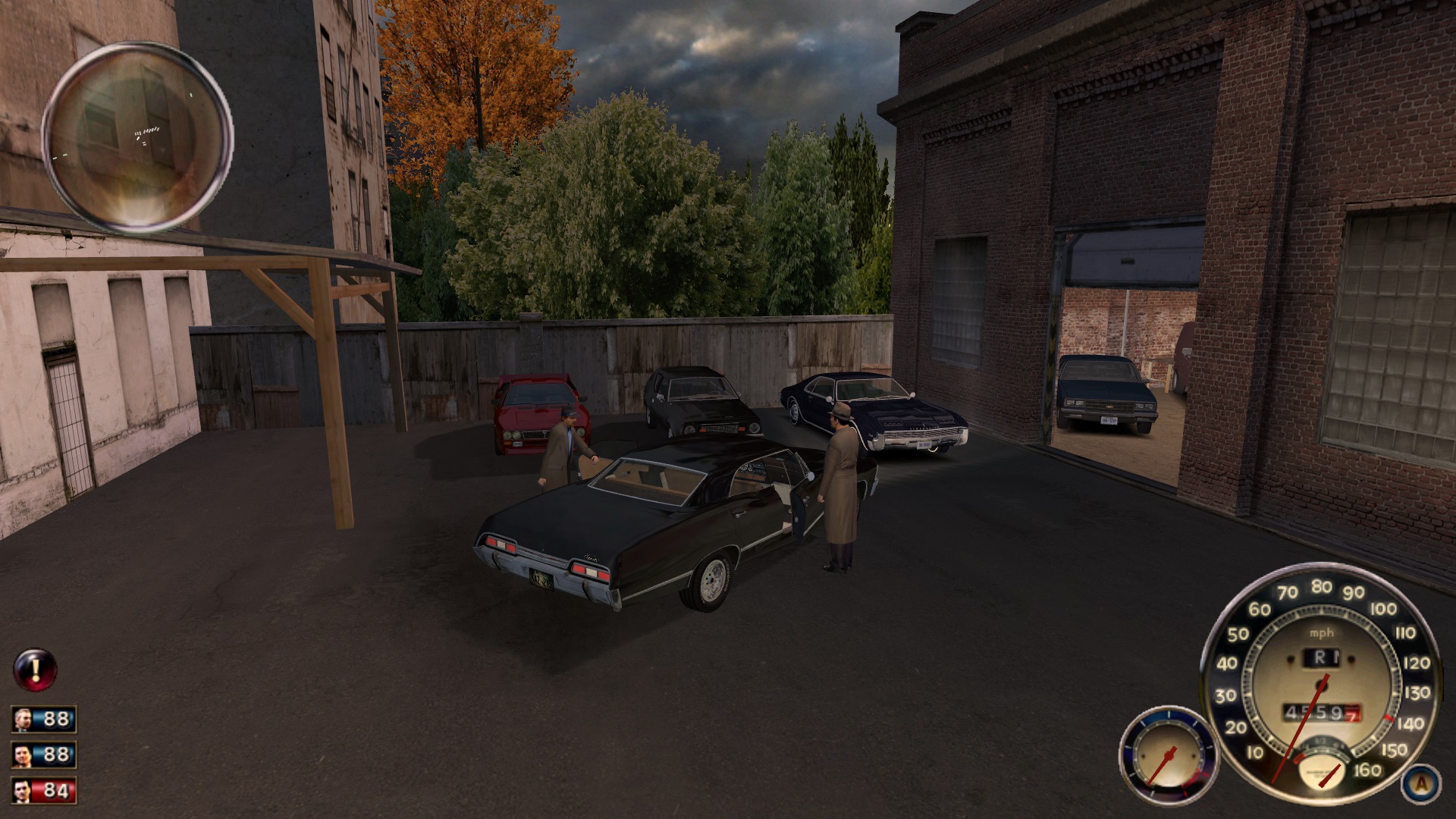
Task: Open the red exclamation mark objective icon
Action: [35, 670]
